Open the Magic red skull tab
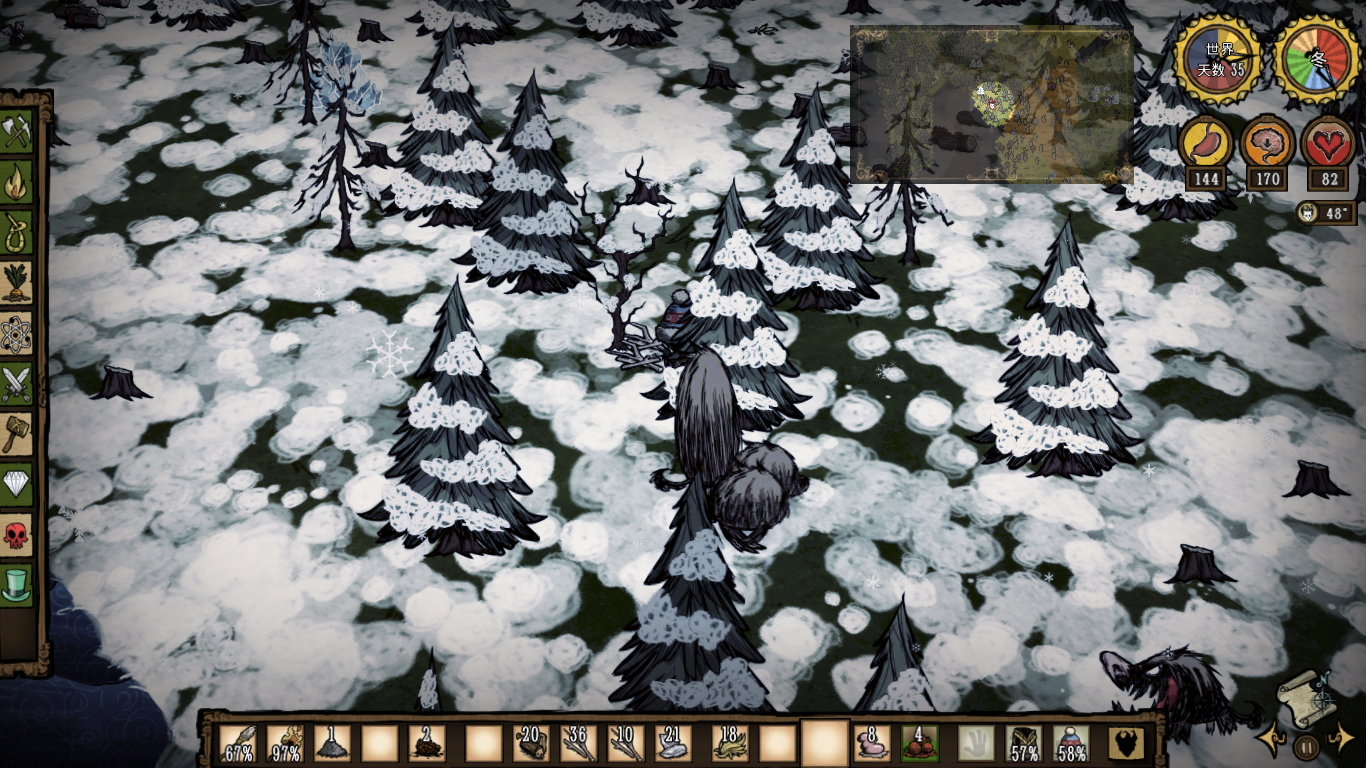This screenshot has height=768, width=1366. click(x=17, y=534)
